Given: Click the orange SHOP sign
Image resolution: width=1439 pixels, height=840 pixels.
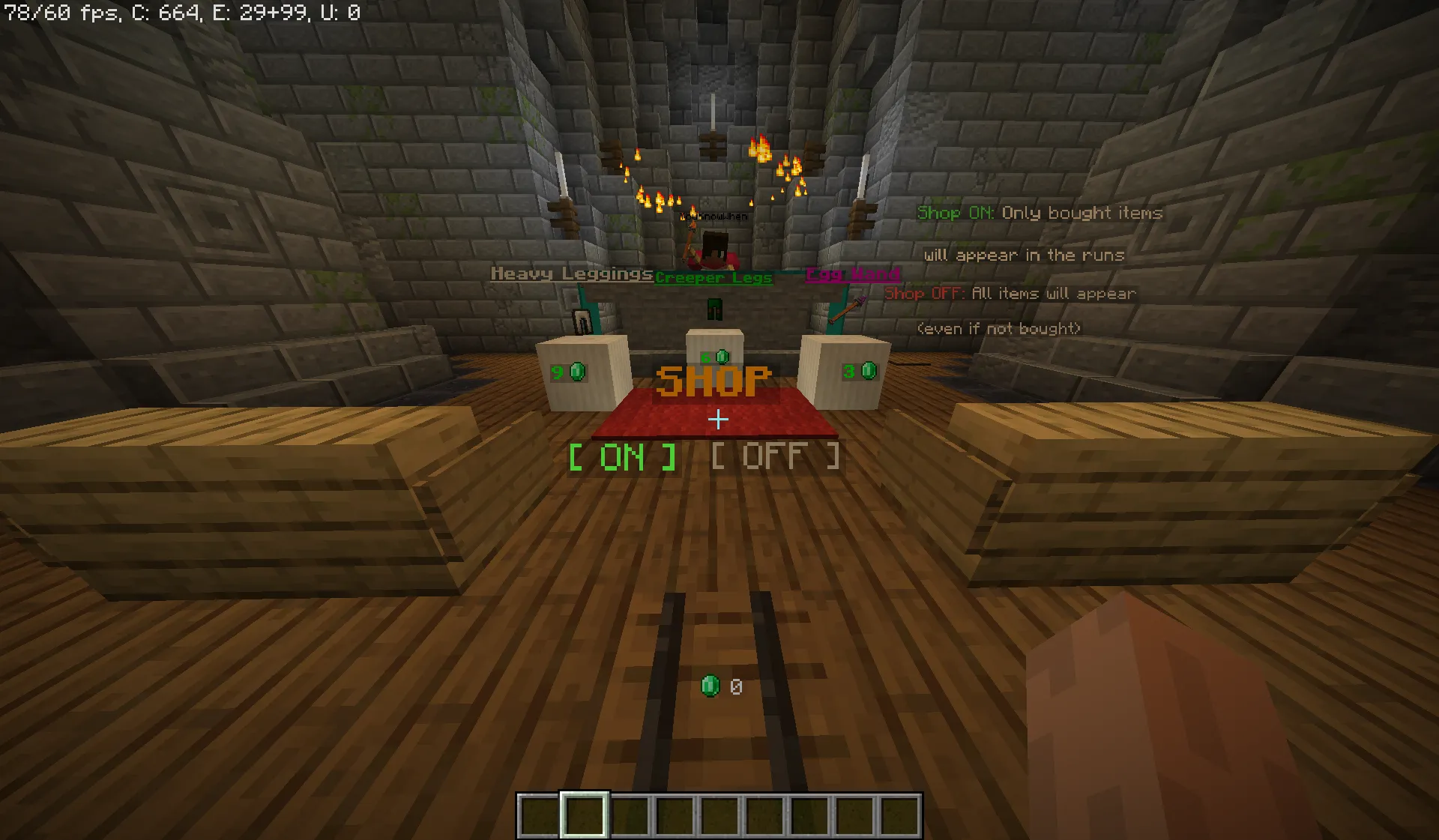Looking at the screenshot, I should pos(714,381).
